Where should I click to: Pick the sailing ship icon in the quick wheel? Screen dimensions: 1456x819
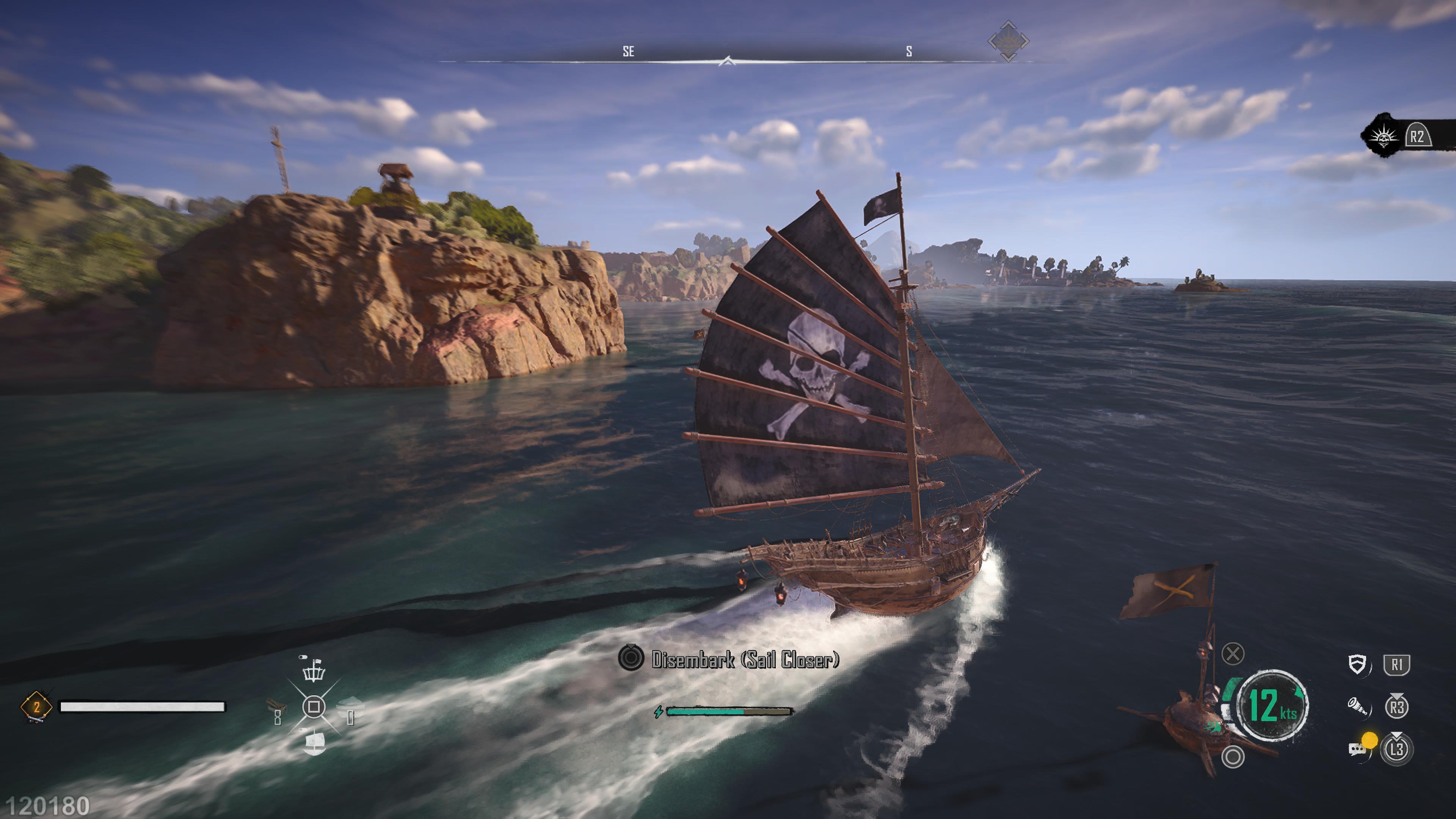point(314,743)
